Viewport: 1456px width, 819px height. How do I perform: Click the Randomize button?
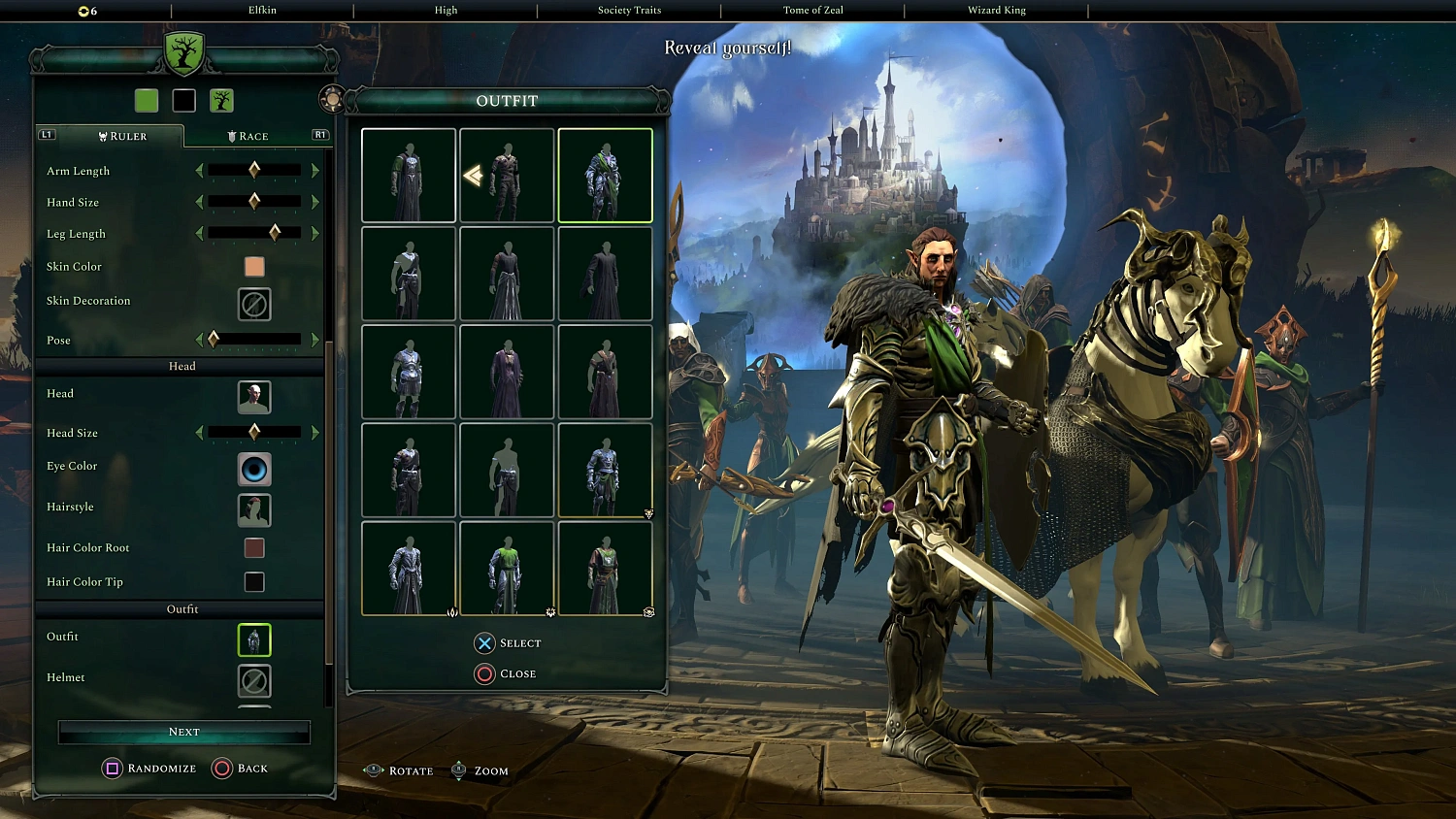point(149,768)
